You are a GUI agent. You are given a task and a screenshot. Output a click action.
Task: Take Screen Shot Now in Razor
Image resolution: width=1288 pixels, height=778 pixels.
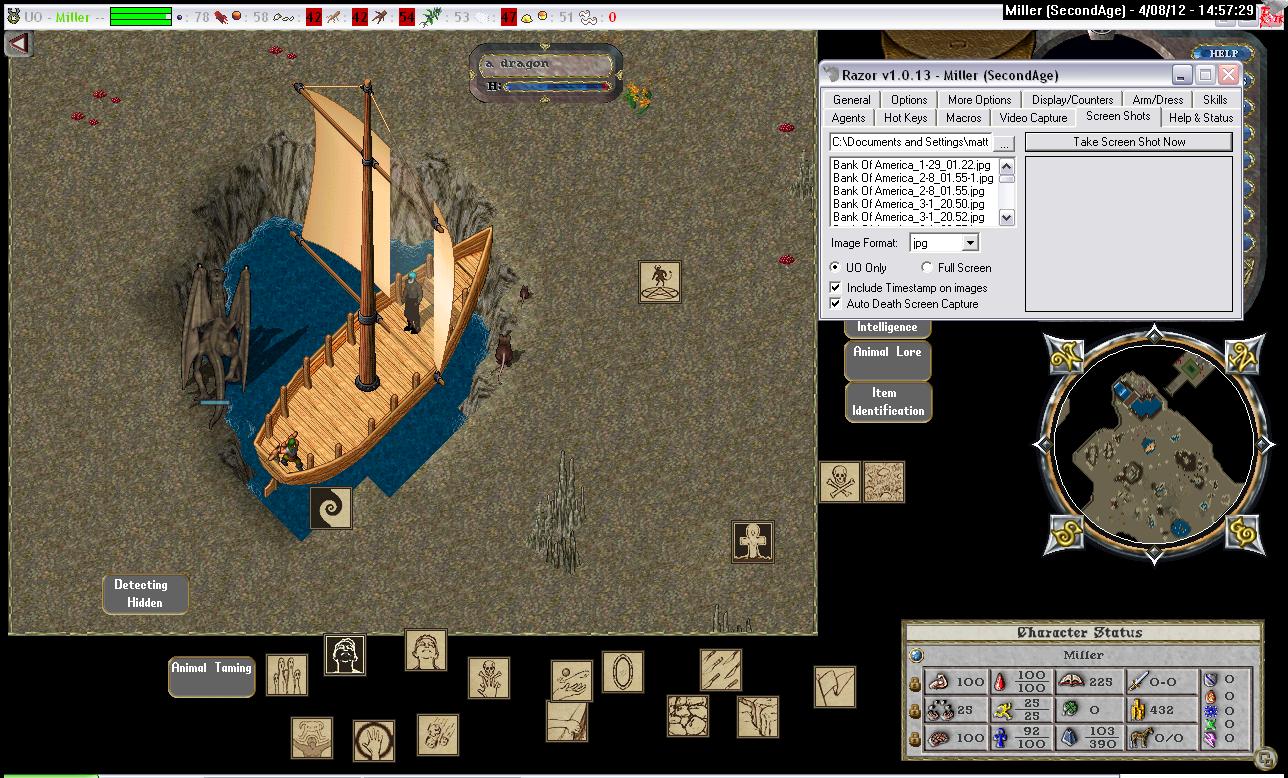pyautogui.click(x=1128, y=142)
